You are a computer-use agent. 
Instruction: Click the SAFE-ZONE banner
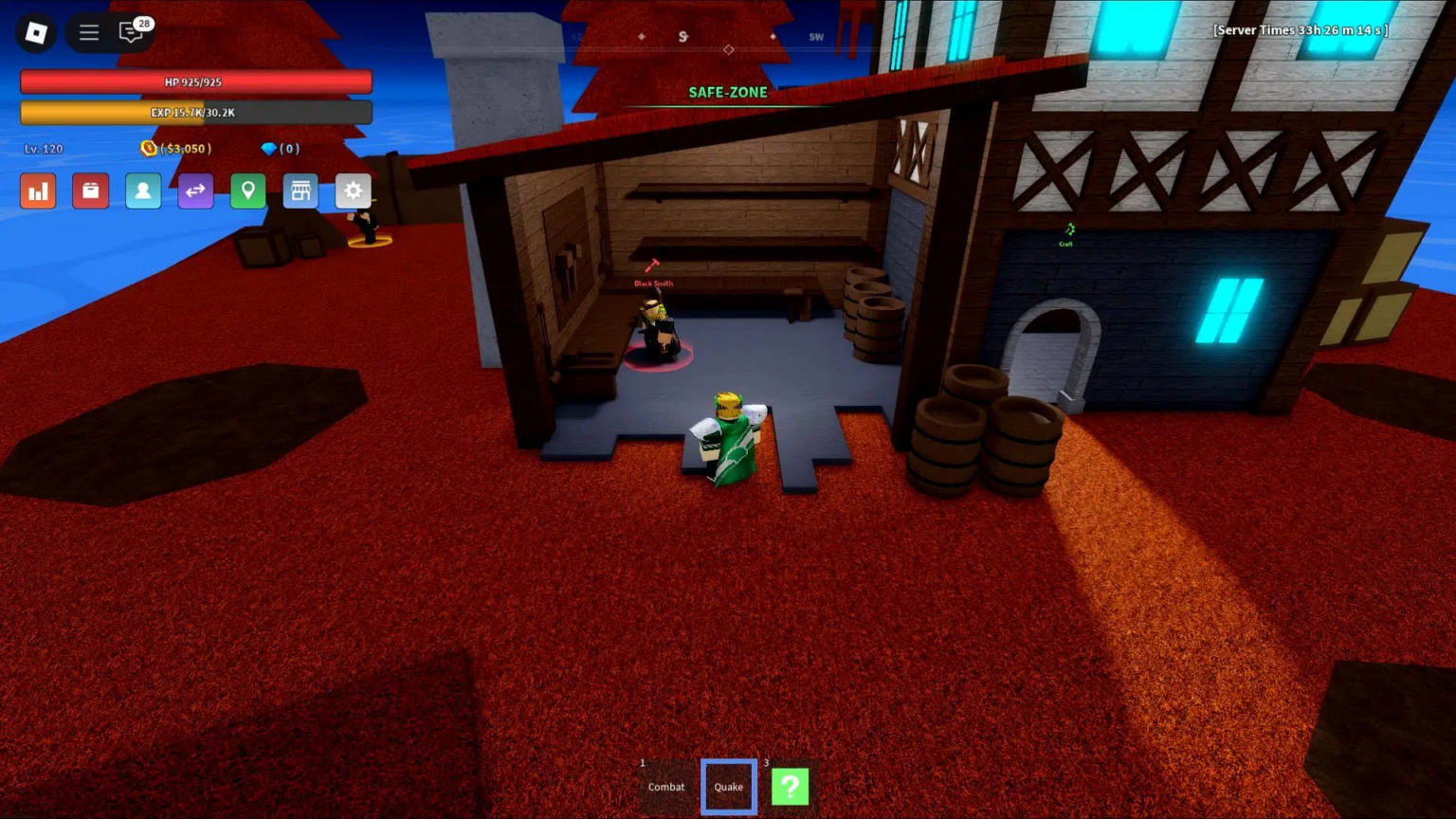pyautogui.click(x=727, y=92)
